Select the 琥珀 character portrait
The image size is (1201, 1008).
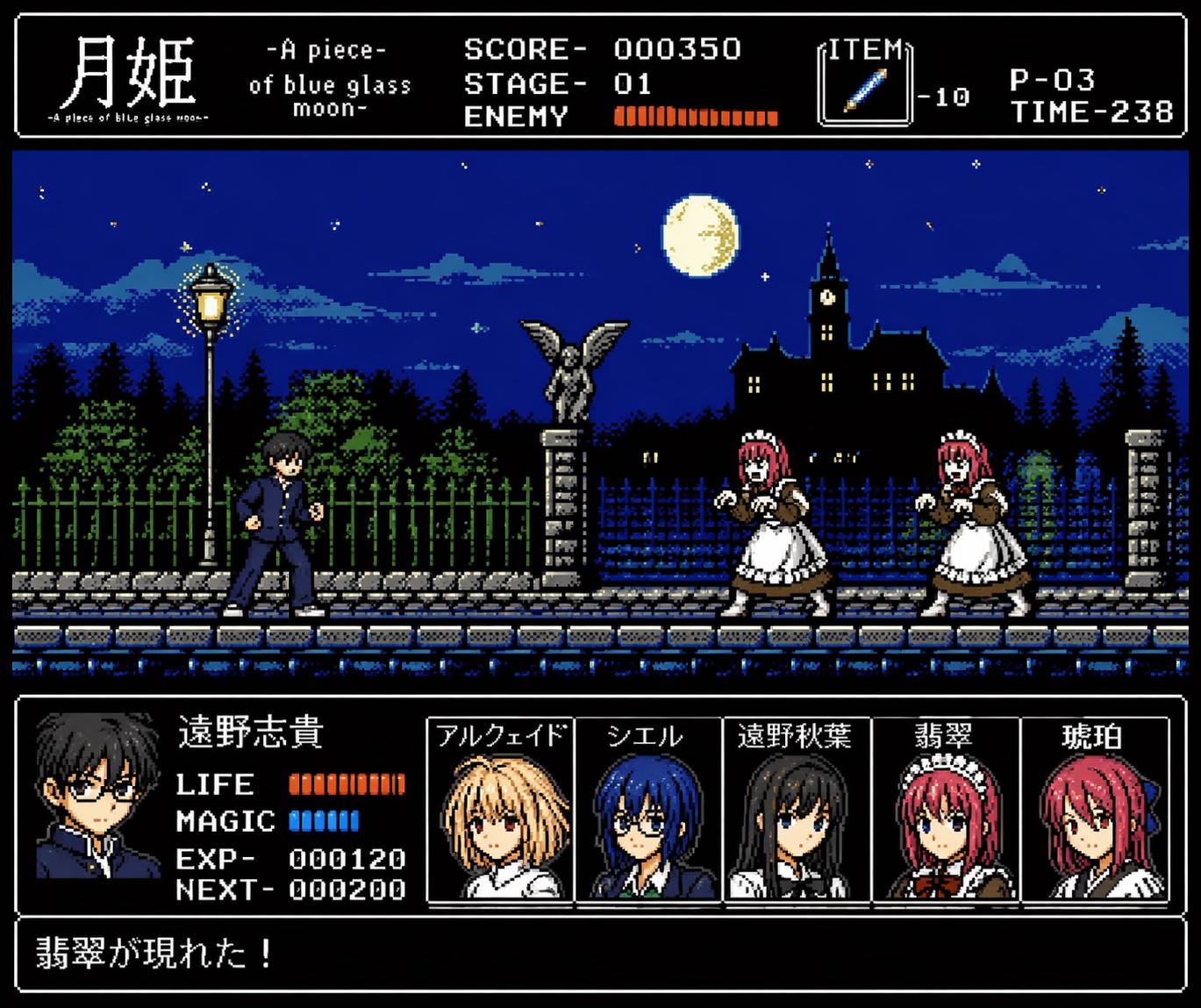point(1094,811)
